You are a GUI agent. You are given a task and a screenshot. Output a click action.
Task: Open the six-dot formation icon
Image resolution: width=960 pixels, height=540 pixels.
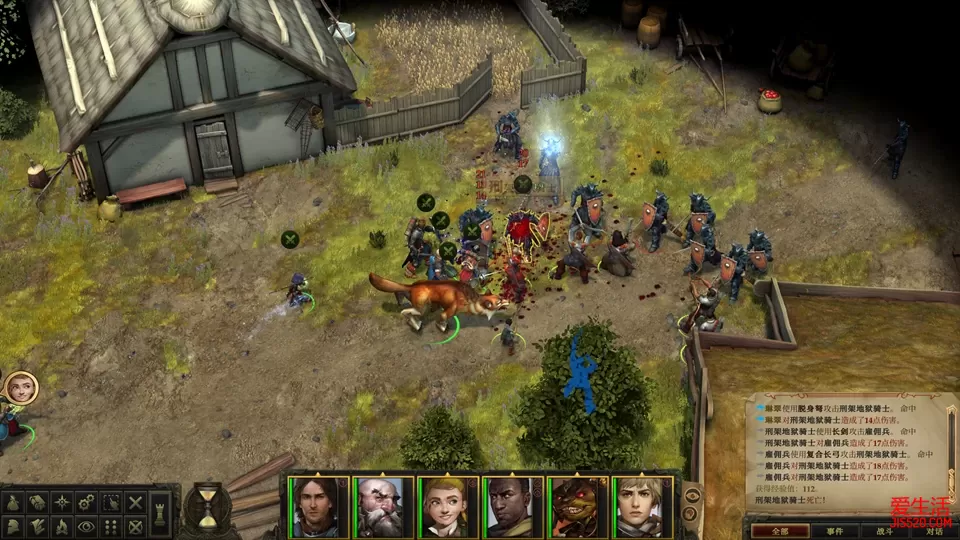(111, 526)
